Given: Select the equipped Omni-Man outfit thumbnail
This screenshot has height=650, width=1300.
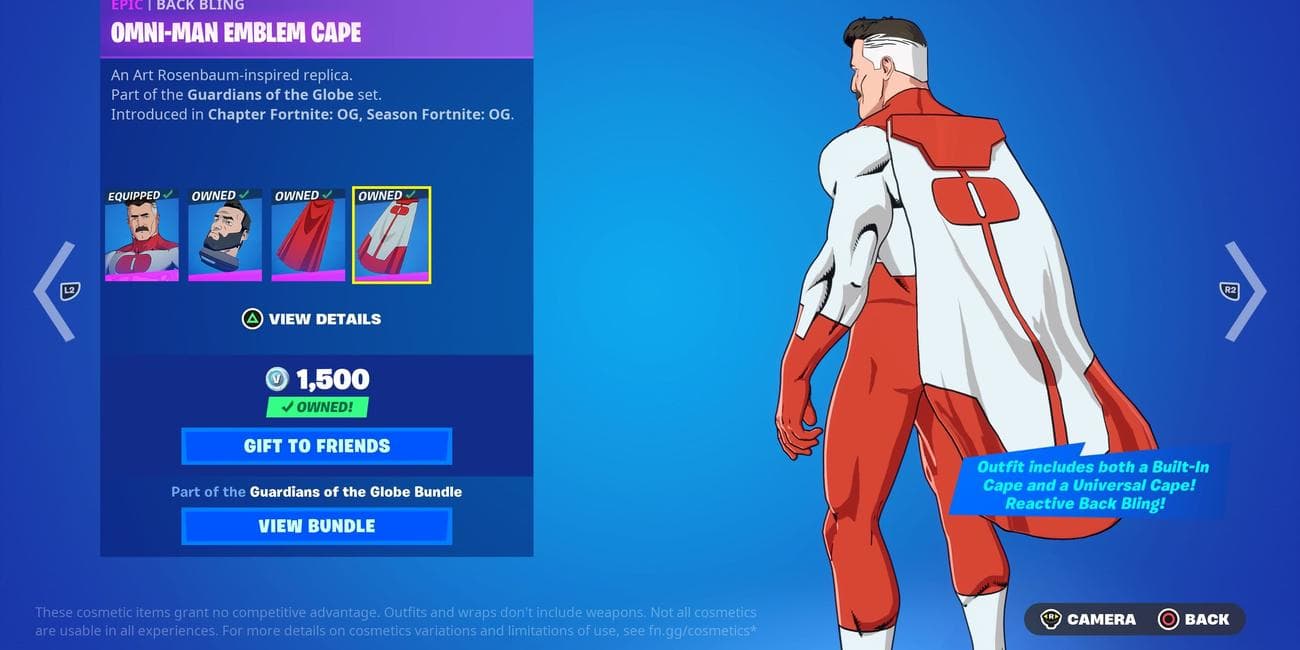Looking at the screenshot, I should (x=142, y=236).
